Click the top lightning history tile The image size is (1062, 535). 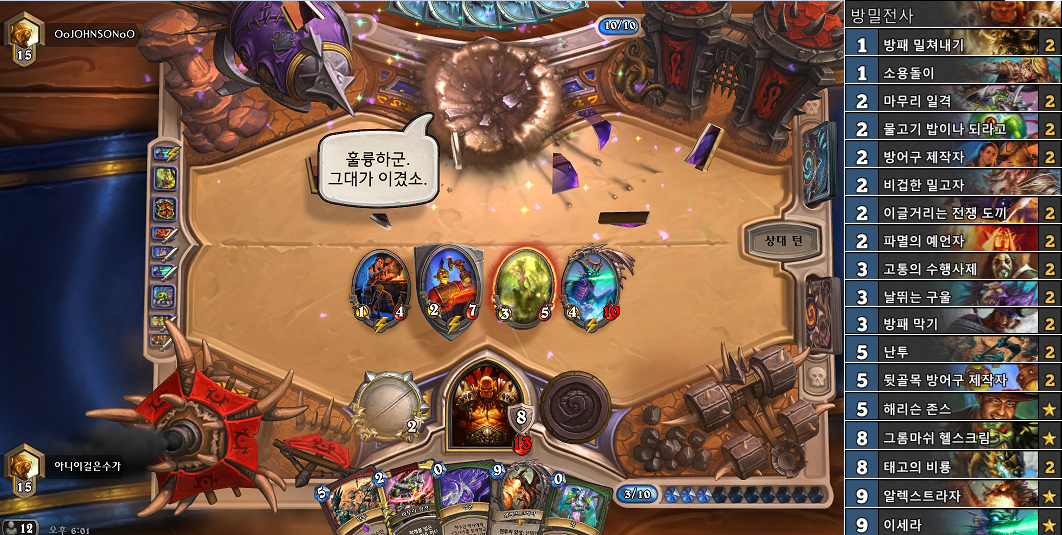click(x=163, y=154)
